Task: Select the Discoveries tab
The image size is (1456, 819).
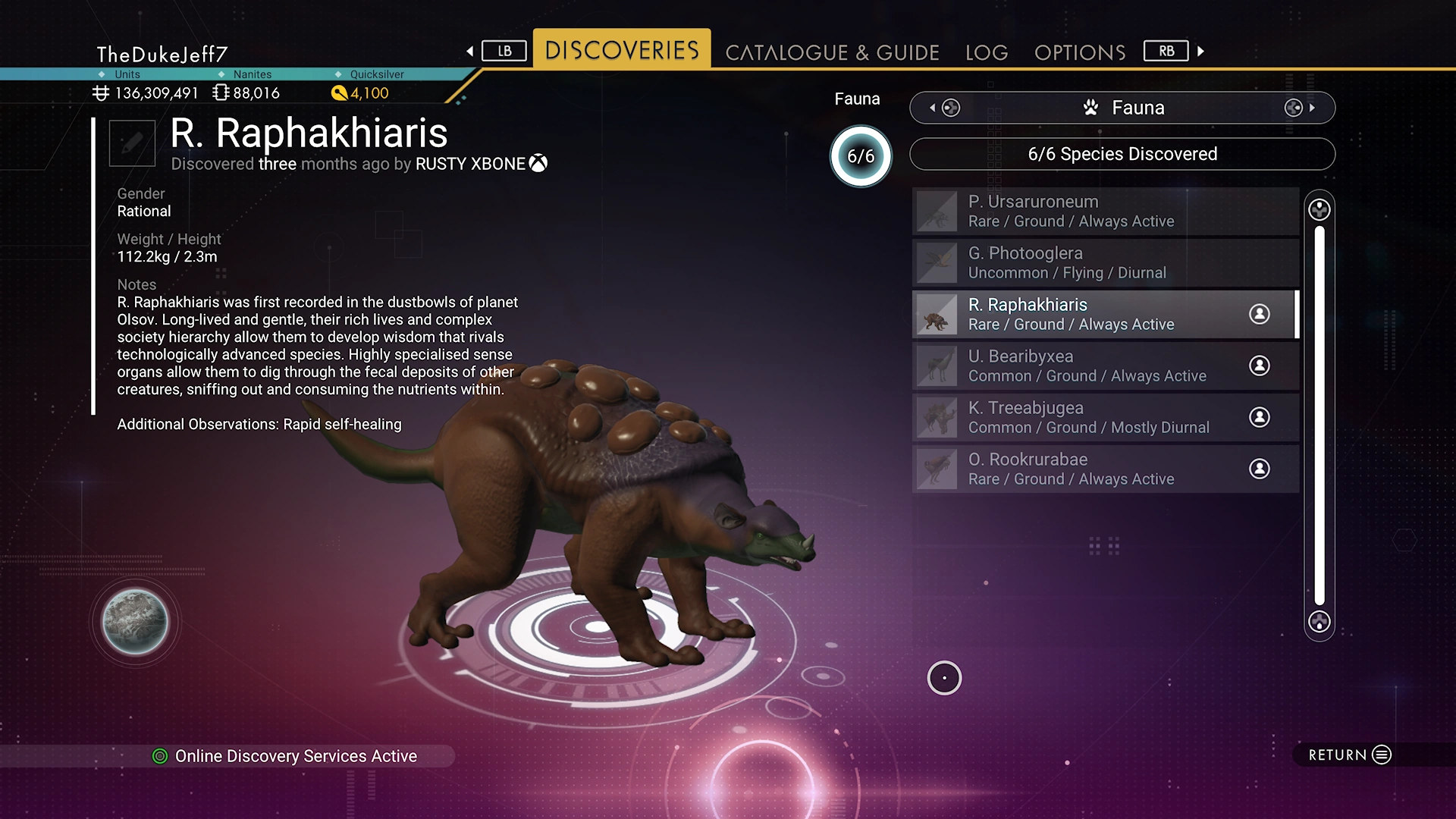Action: [622, 50]
